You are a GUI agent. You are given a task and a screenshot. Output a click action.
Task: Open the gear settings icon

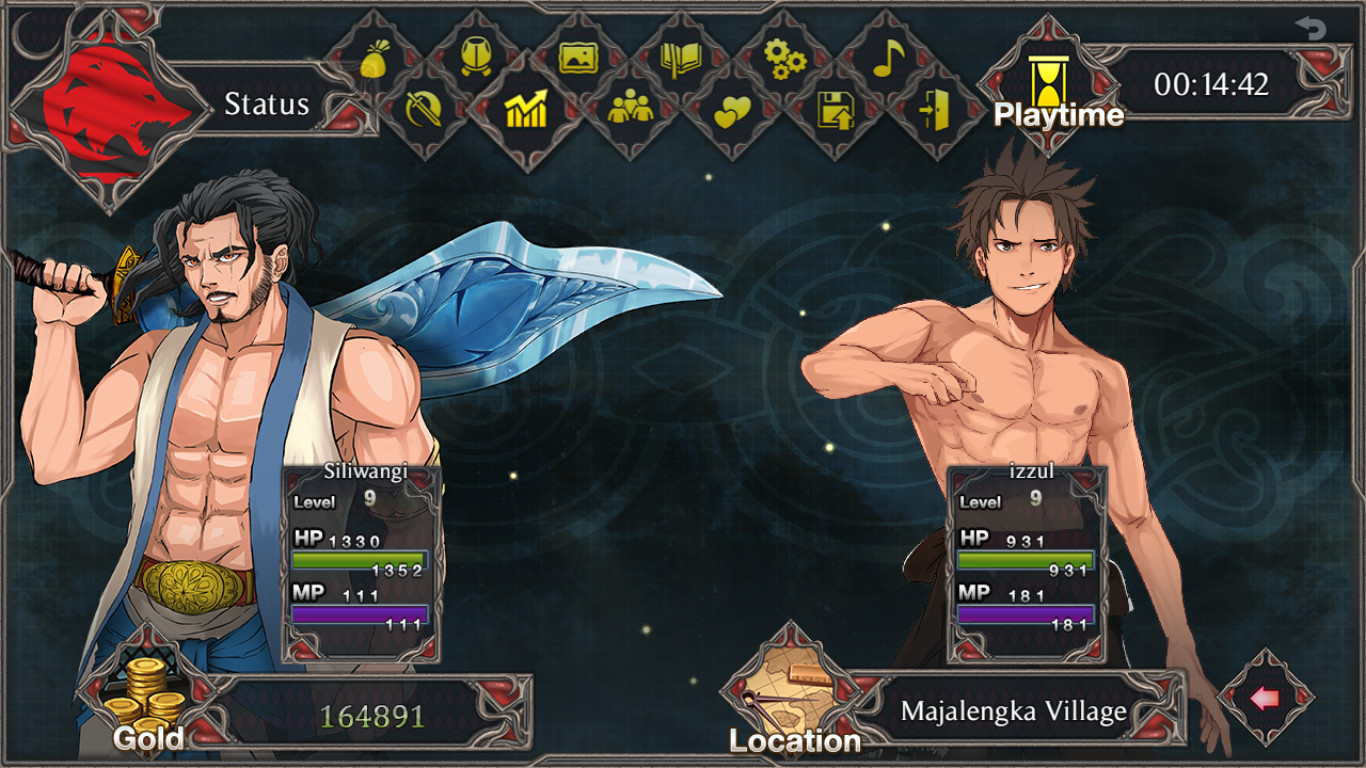tap(784, 59)
